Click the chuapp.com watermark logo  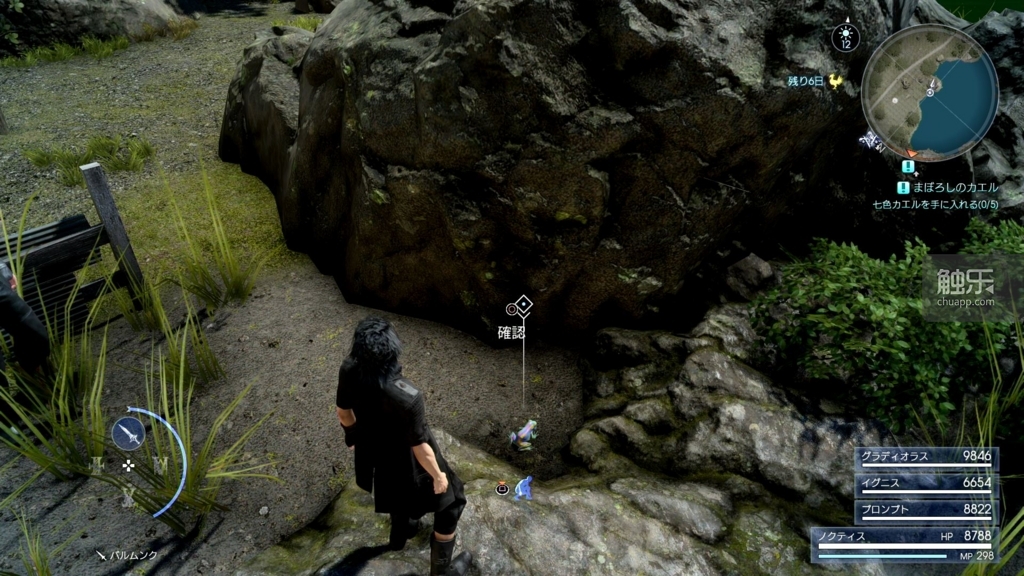tap(965, 288)
